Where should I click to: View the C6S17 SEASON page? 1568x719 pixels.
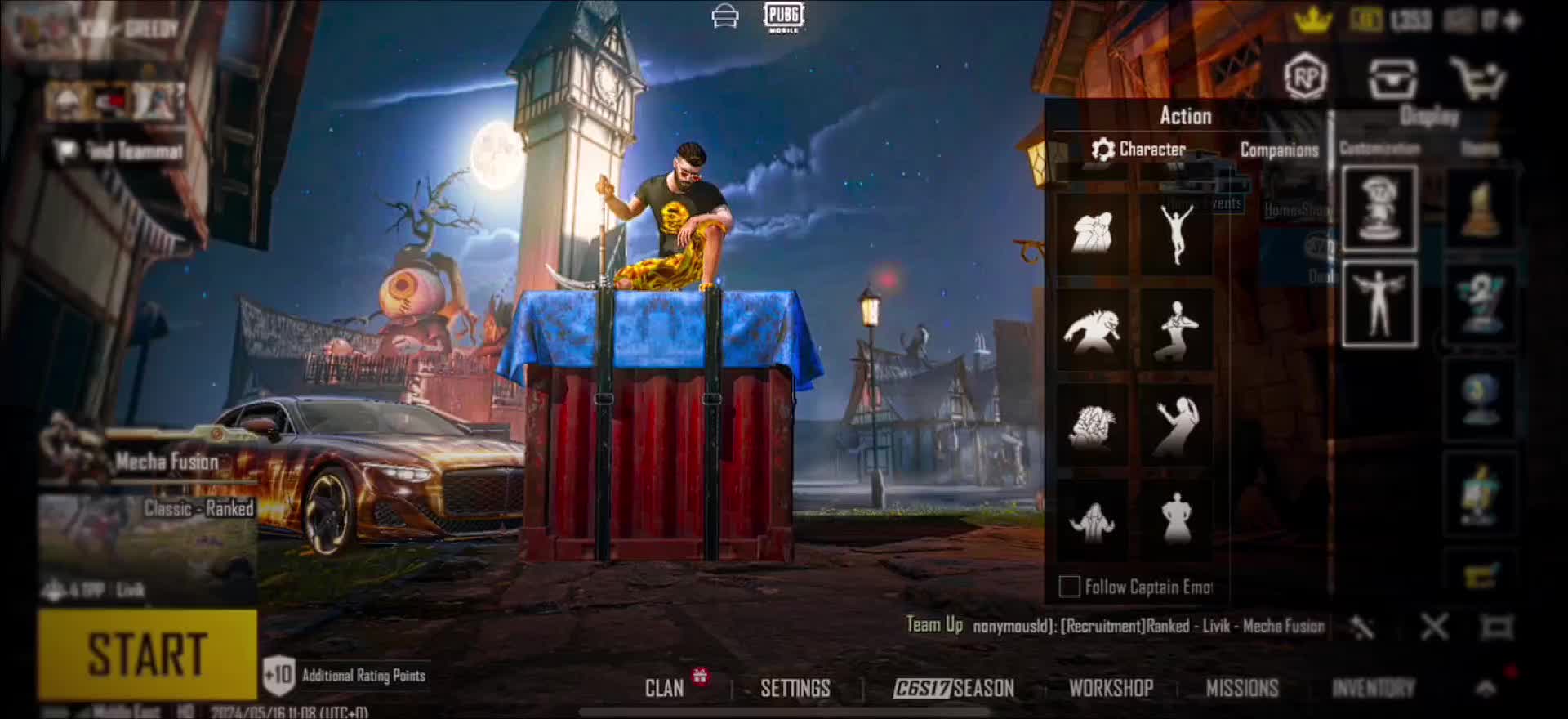[x=954, y=688]
